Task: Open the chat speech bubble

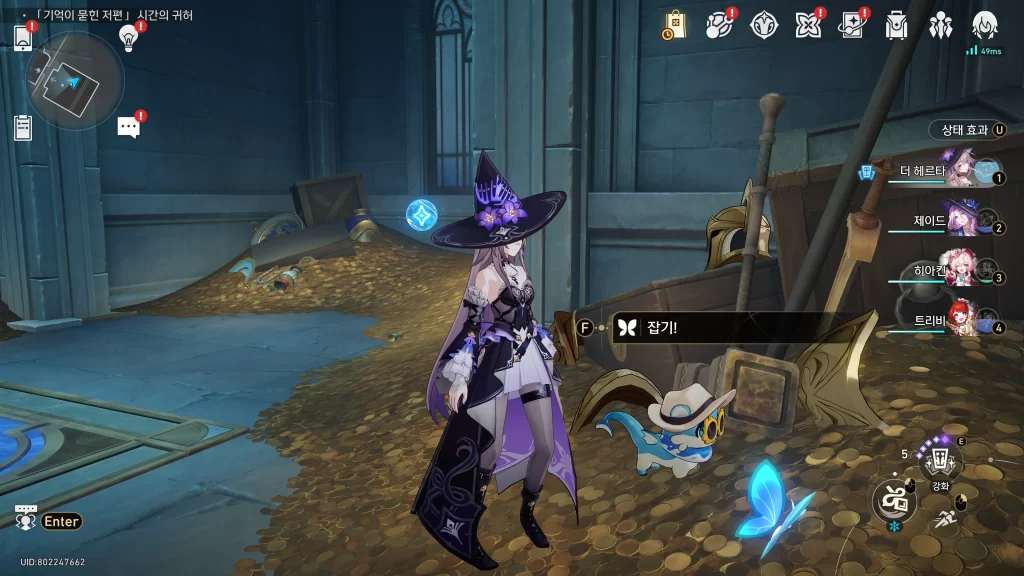Action: click(128, 127)
